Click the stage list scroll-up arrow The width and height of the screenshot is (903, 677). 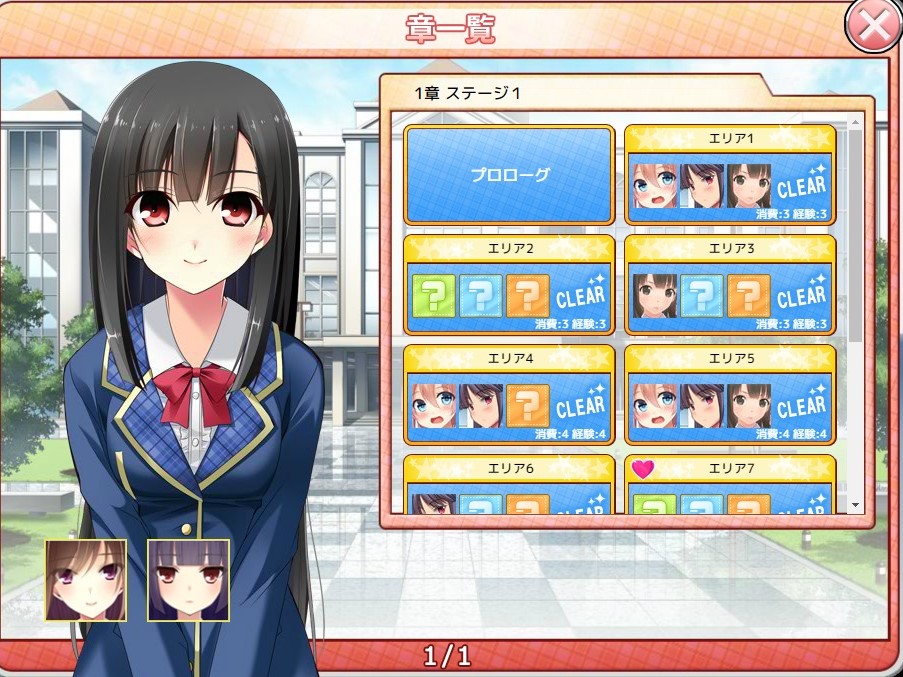pos(855,122)
